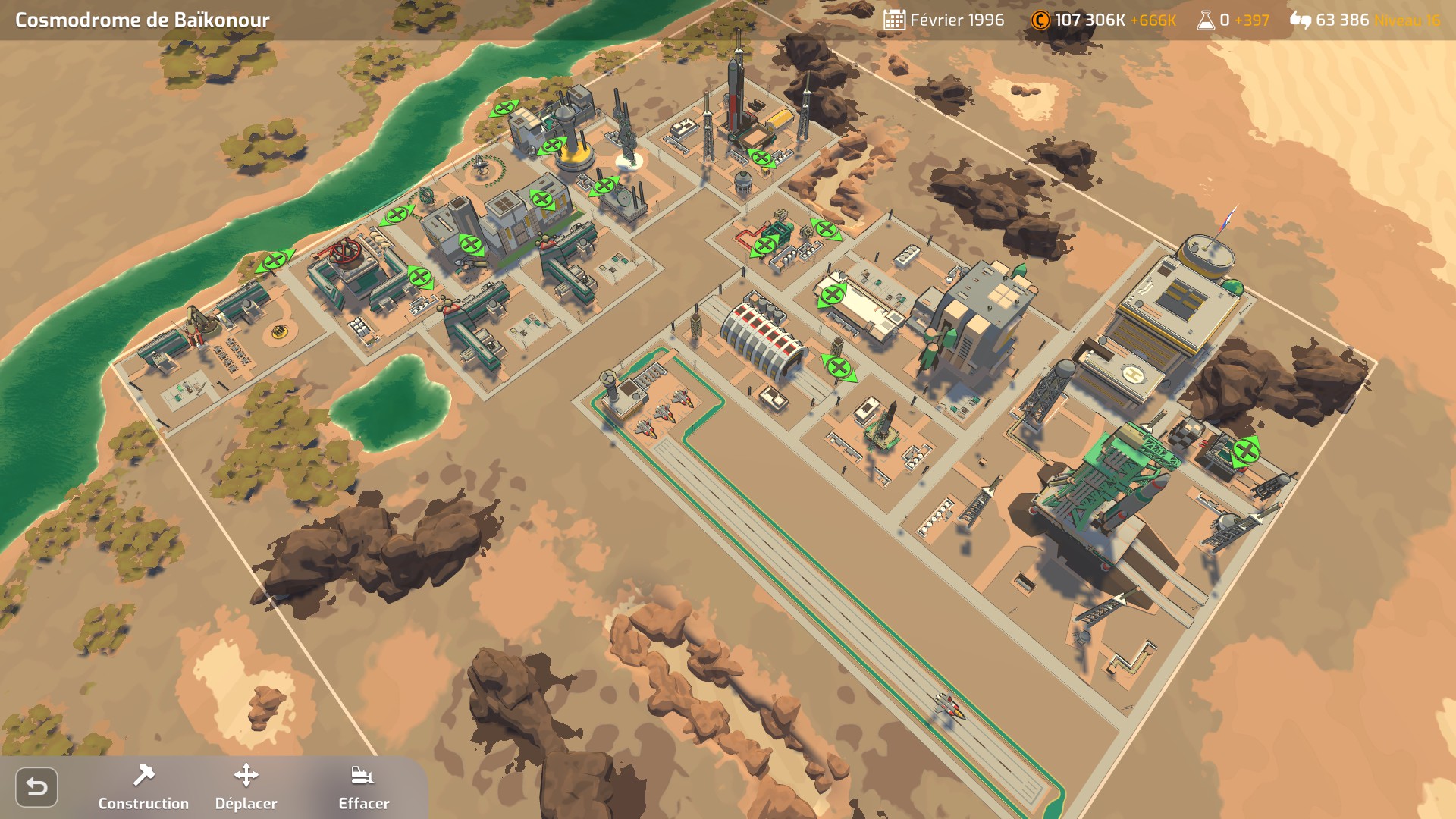The image size is (1456, 819).
Task: Click the back arrow button
Action: [36, 787]
